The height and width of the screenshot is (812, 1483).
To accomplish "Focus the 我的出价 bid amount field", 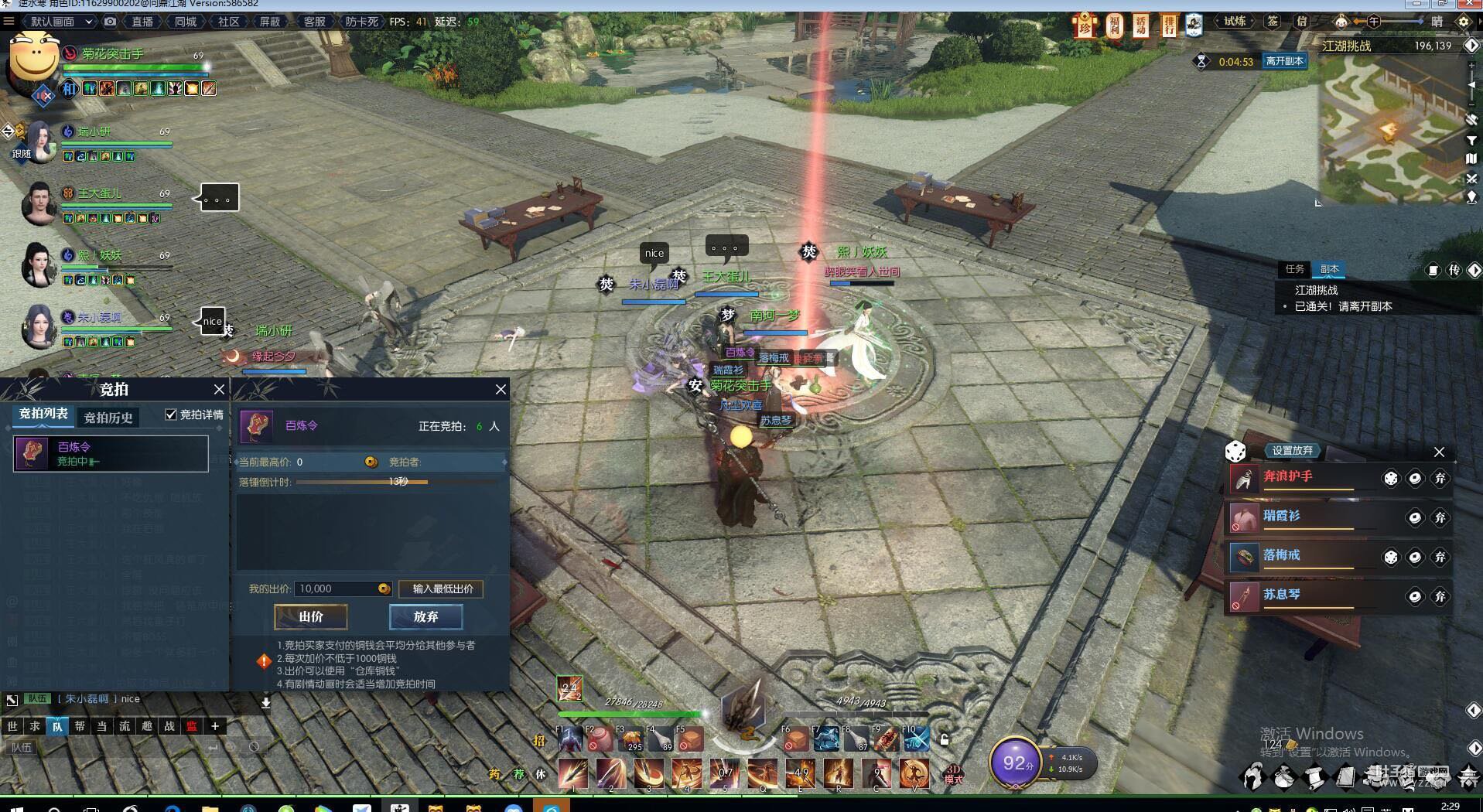I will 336,589.
